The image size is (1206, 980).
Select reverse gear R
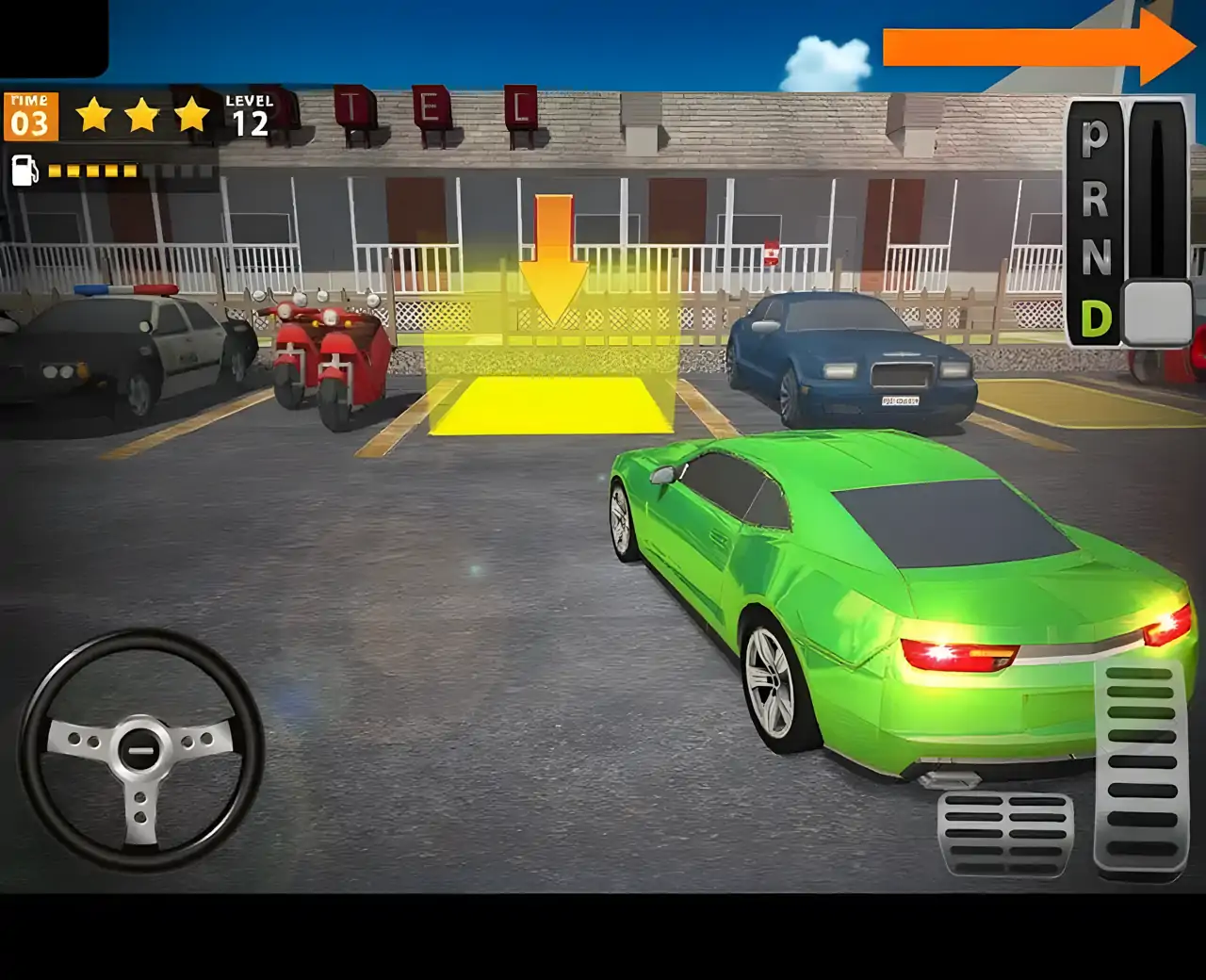pos(1095,198)
